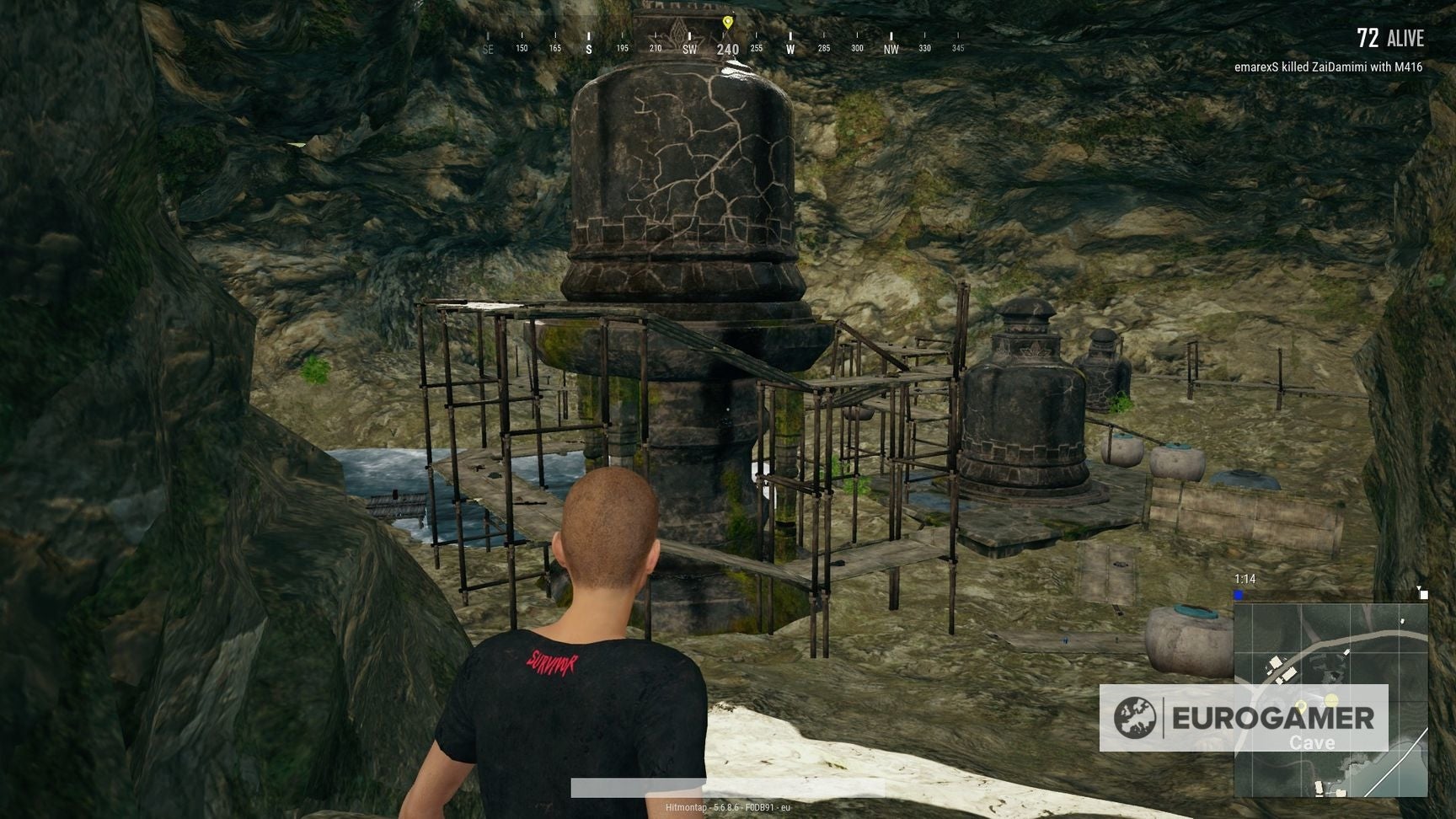Click the blue player dot beside the minimap timer
Viewport: 1456px width, 819px height.
[x=1239, y=593]
